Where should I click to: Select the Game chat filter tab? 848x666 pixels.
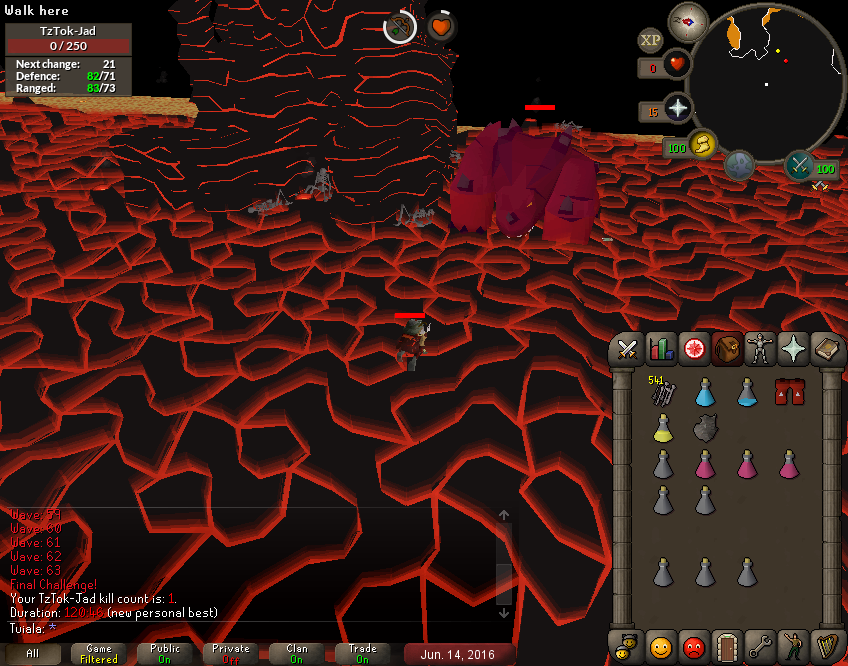click(x=99, y=654)
